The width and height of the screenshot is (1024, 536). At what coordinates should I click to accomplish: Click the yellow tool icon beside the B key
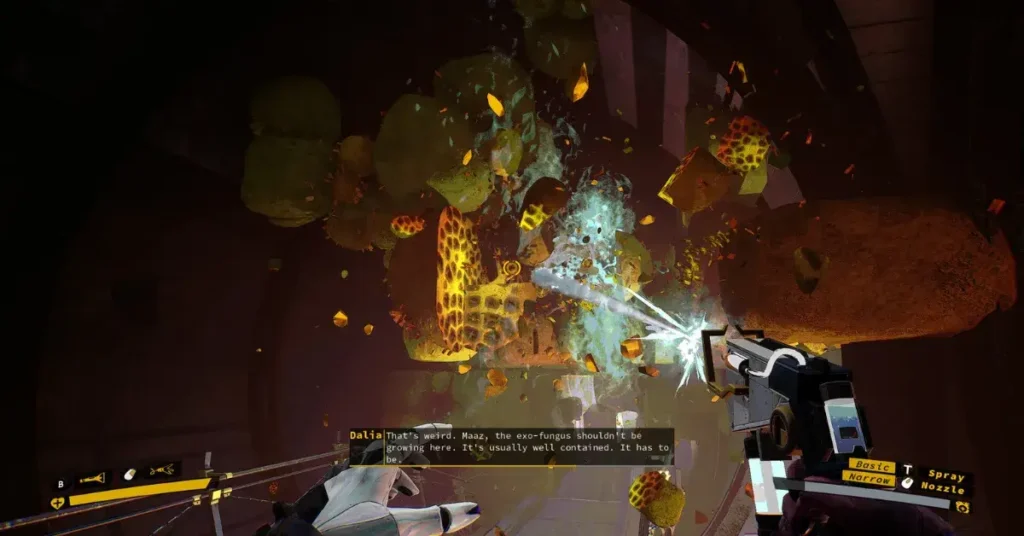click(92, 478)
